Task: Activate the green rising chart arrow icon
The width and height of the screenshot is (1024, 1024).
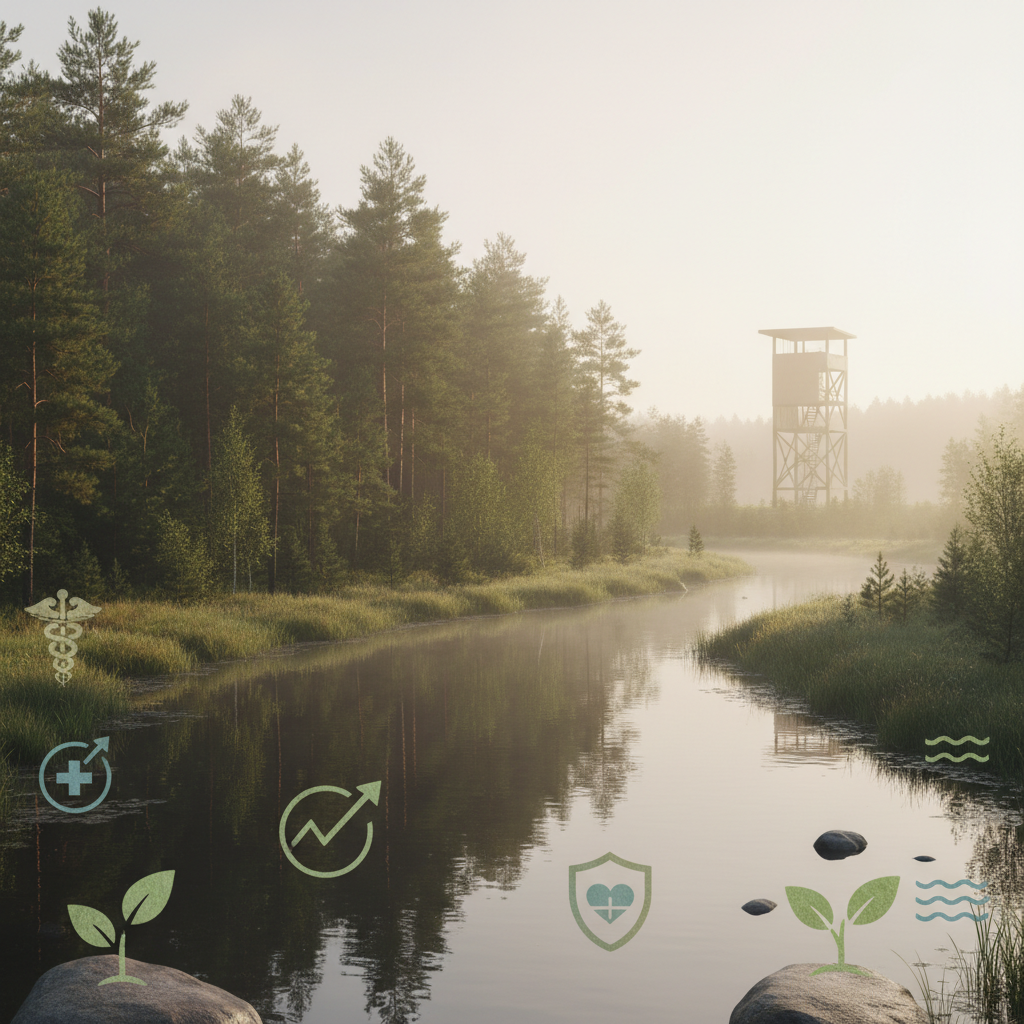Action: click(x=329, y=828)
